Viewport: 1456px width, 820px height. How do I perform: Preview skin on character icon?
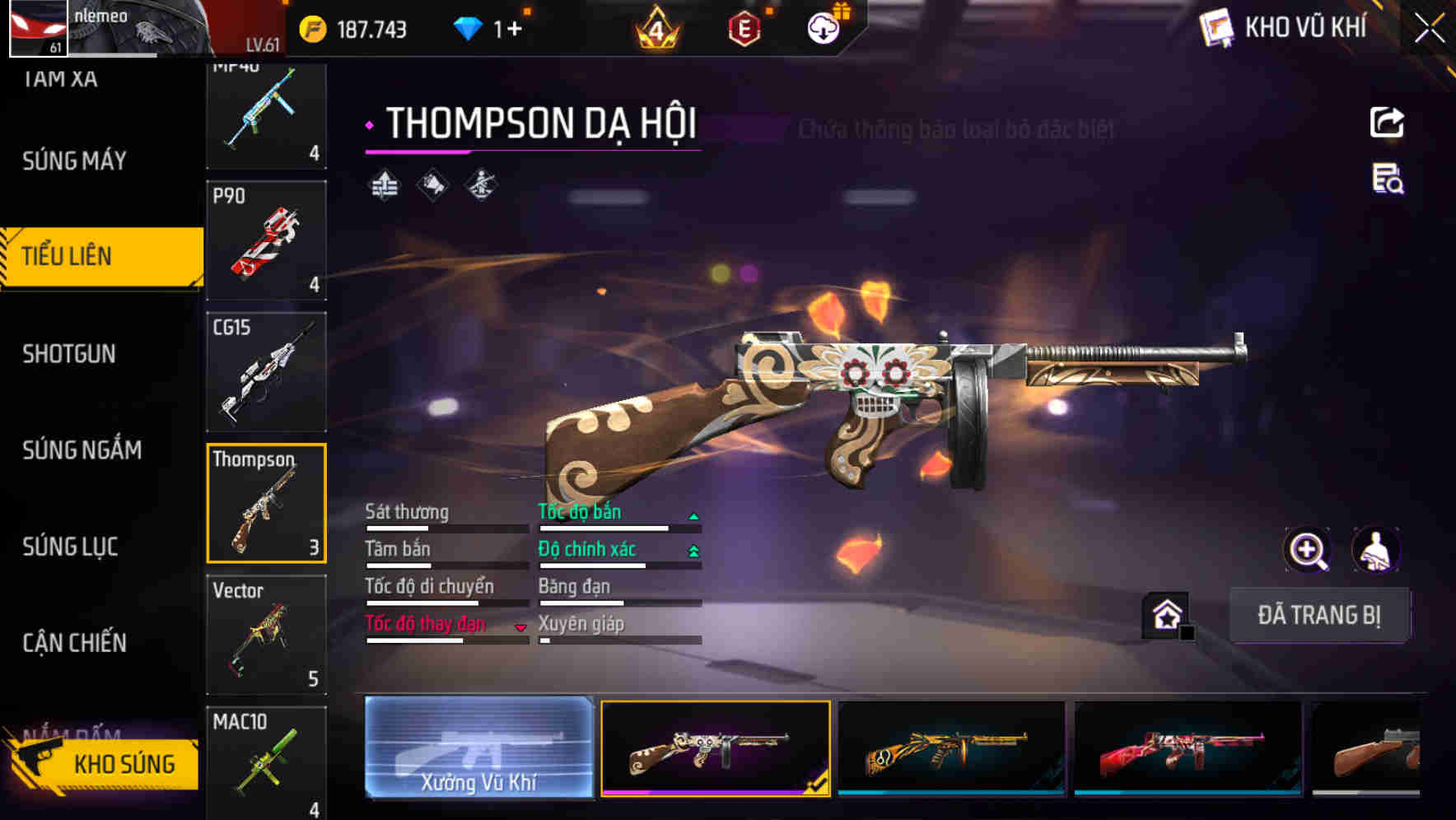(1376, 550)
